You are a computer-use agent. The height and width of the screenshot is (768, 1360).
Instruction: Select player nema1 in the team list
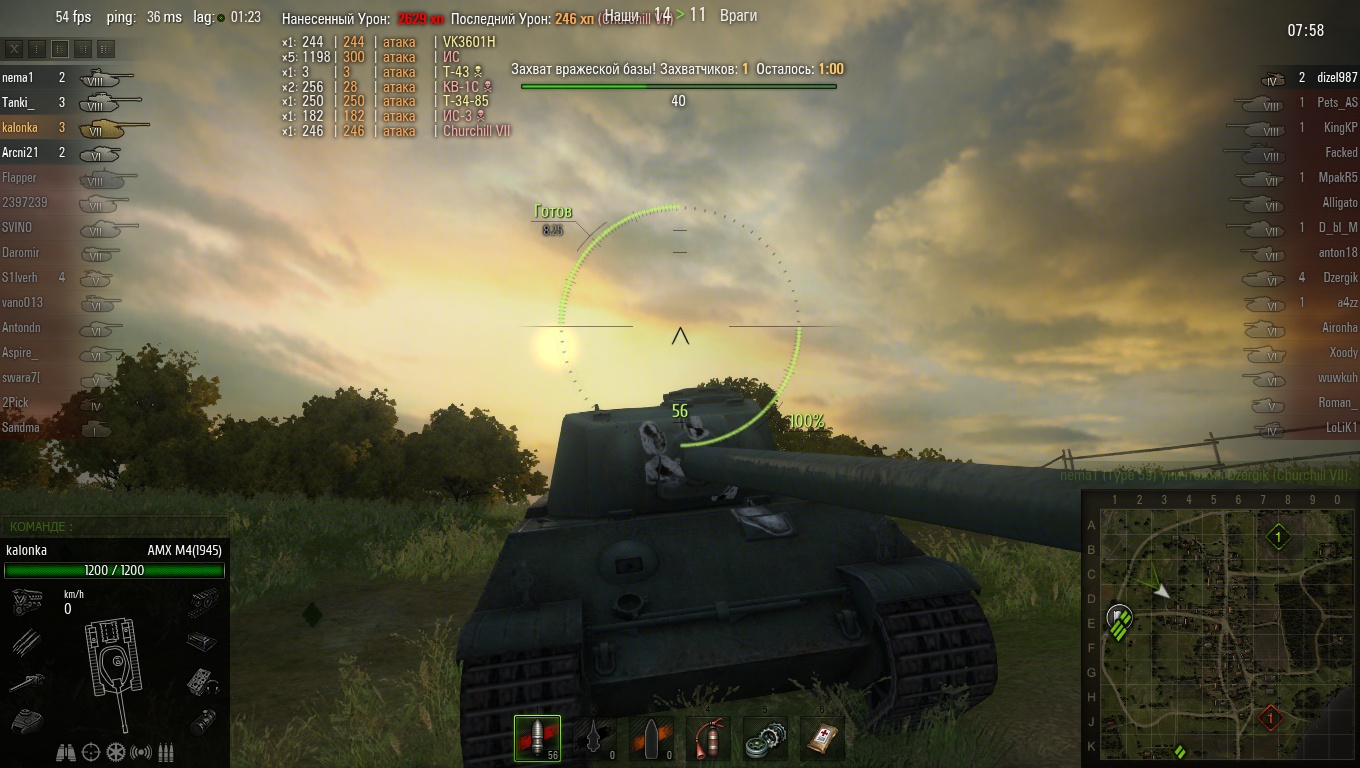point(18,77)
